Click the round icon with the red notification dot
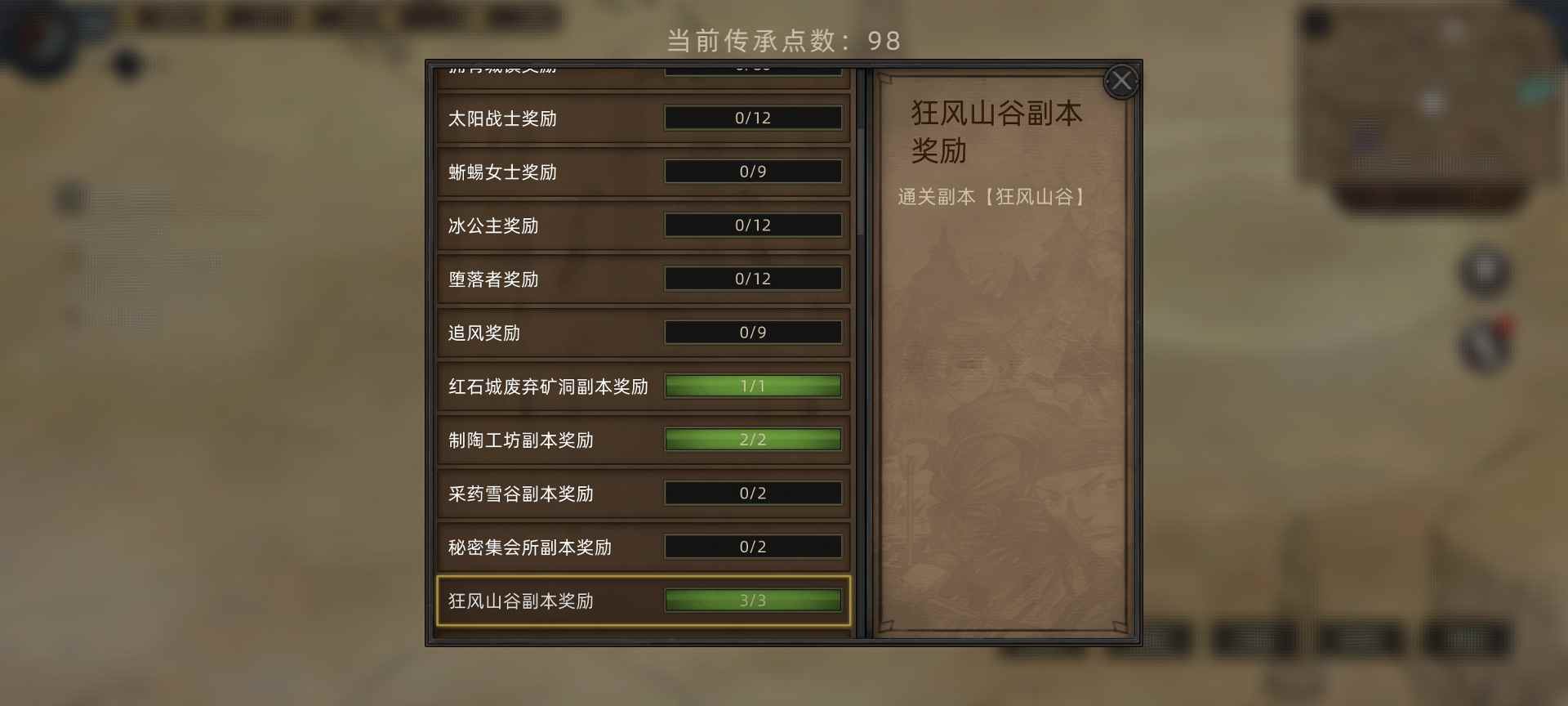The width and height of the screenshot is (1568, 706). click(x=1484, y=346)
